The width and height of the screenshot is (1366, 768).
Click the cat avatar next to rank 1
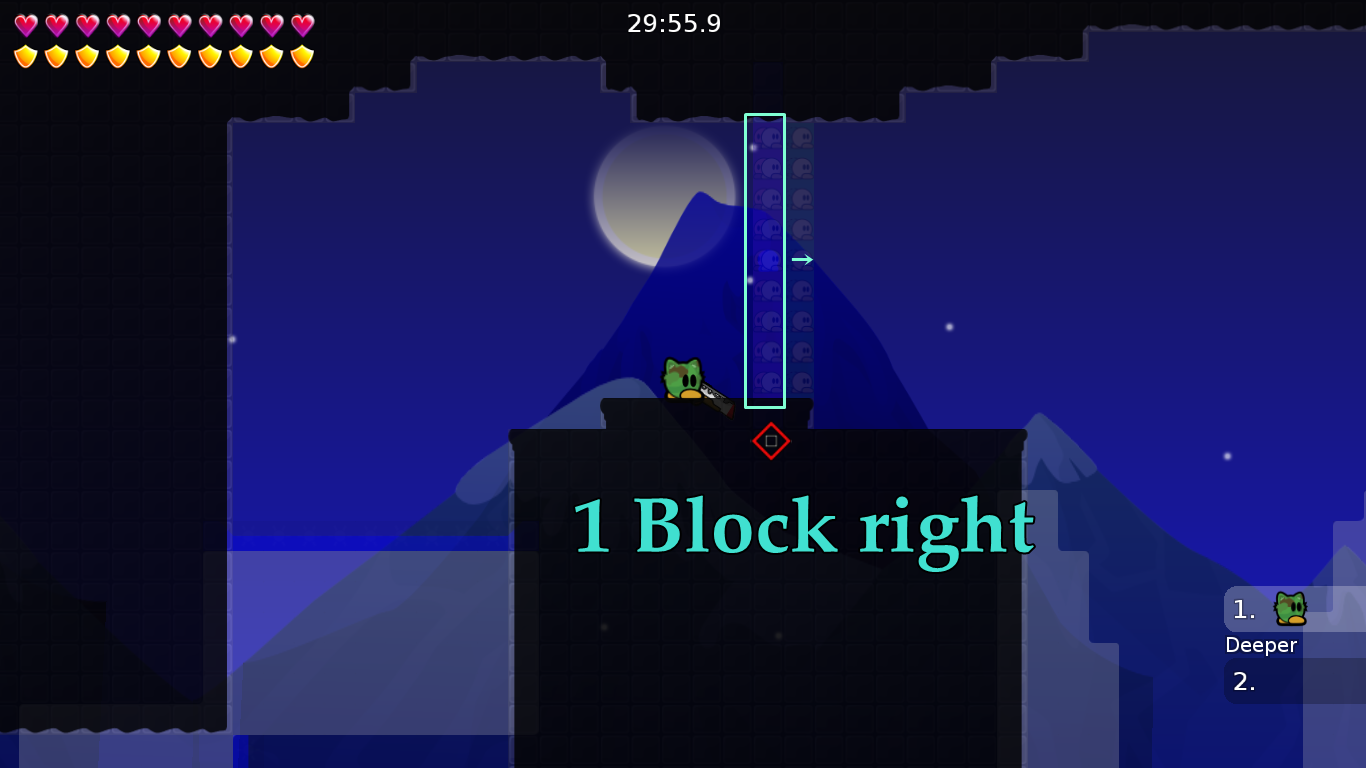1291,607
